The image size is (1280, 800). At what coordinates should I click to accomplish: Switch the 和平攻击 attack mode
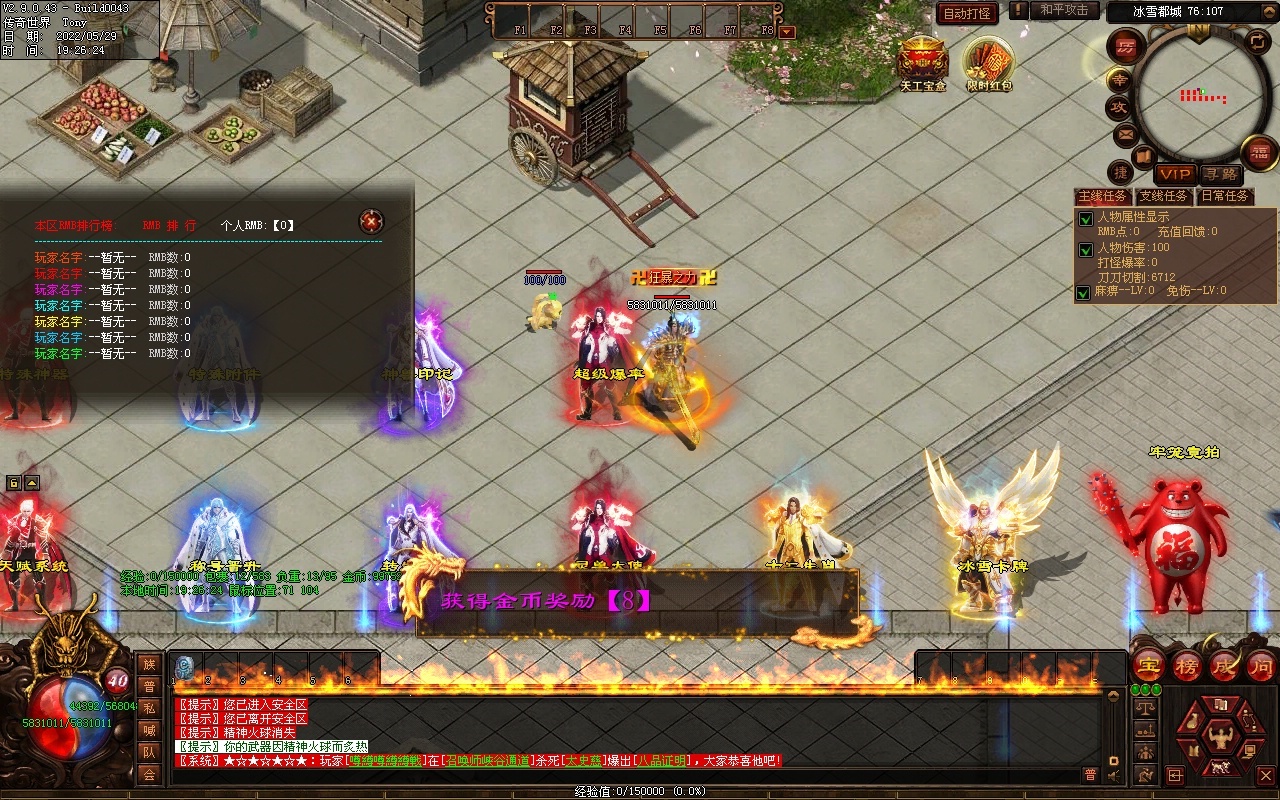1063,10
